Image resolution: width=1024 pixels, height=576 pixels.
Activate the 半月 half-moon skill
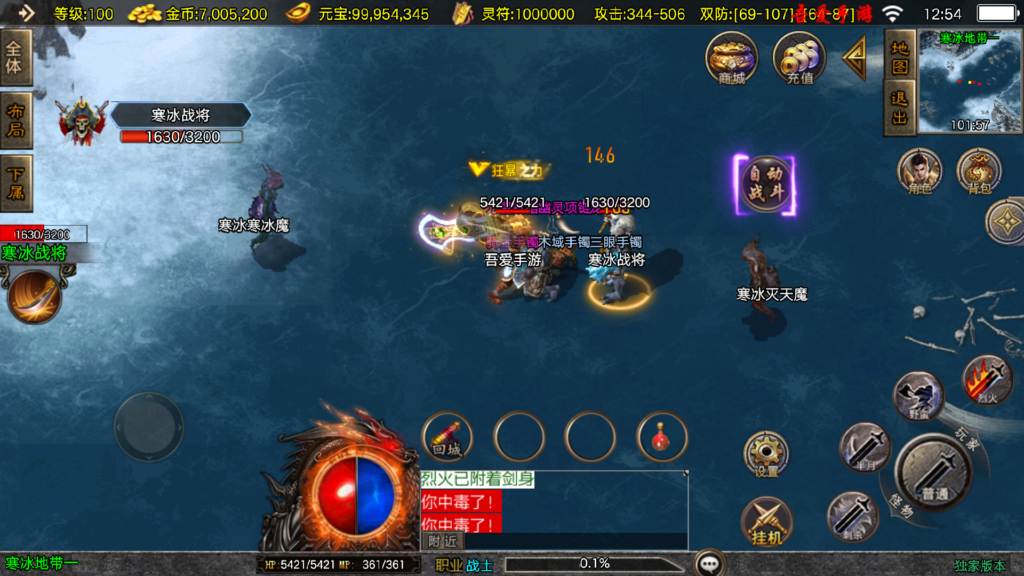tap(864, 447)
